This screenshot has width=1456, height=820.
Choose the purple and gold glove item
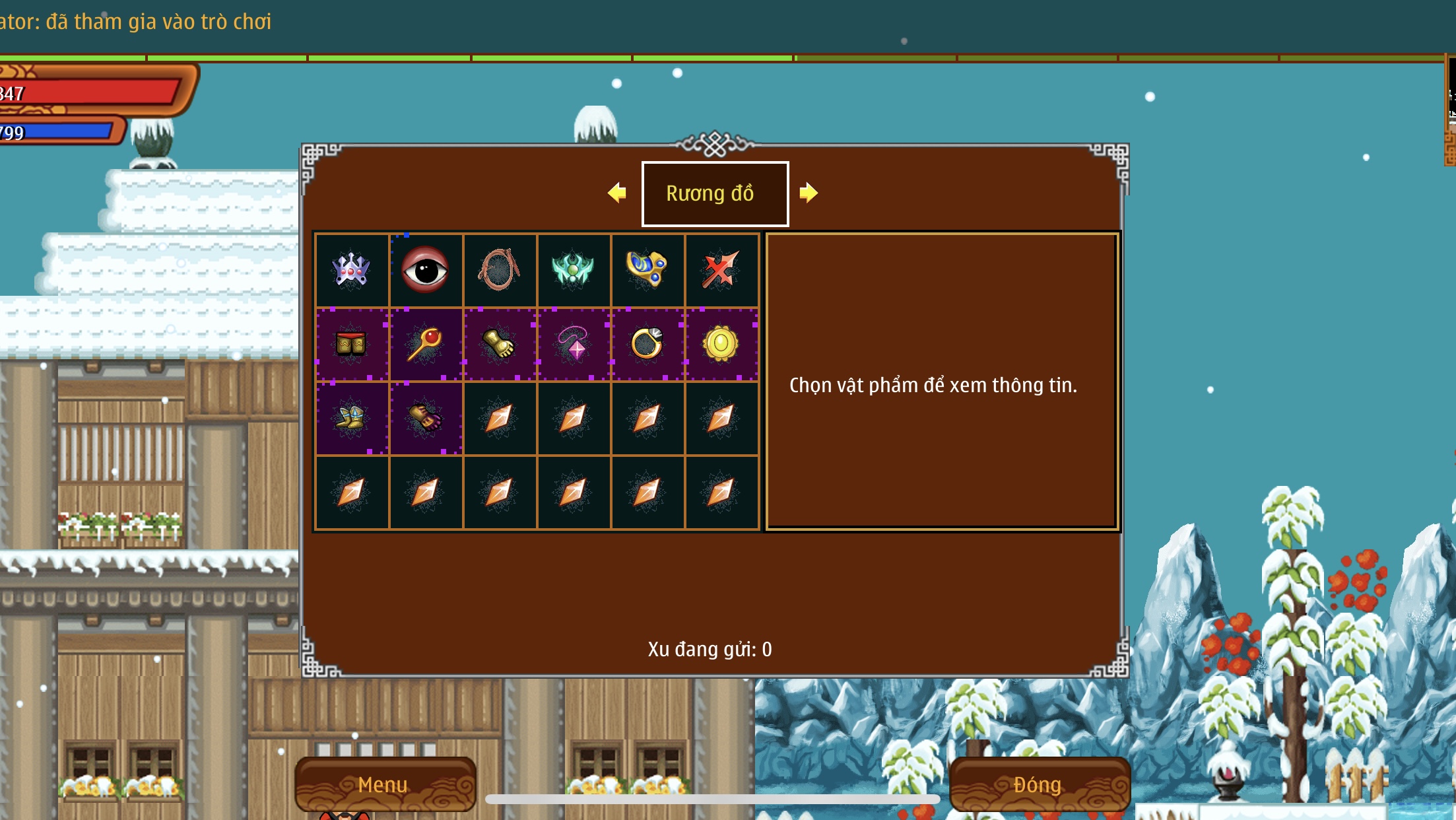point(426,418)
